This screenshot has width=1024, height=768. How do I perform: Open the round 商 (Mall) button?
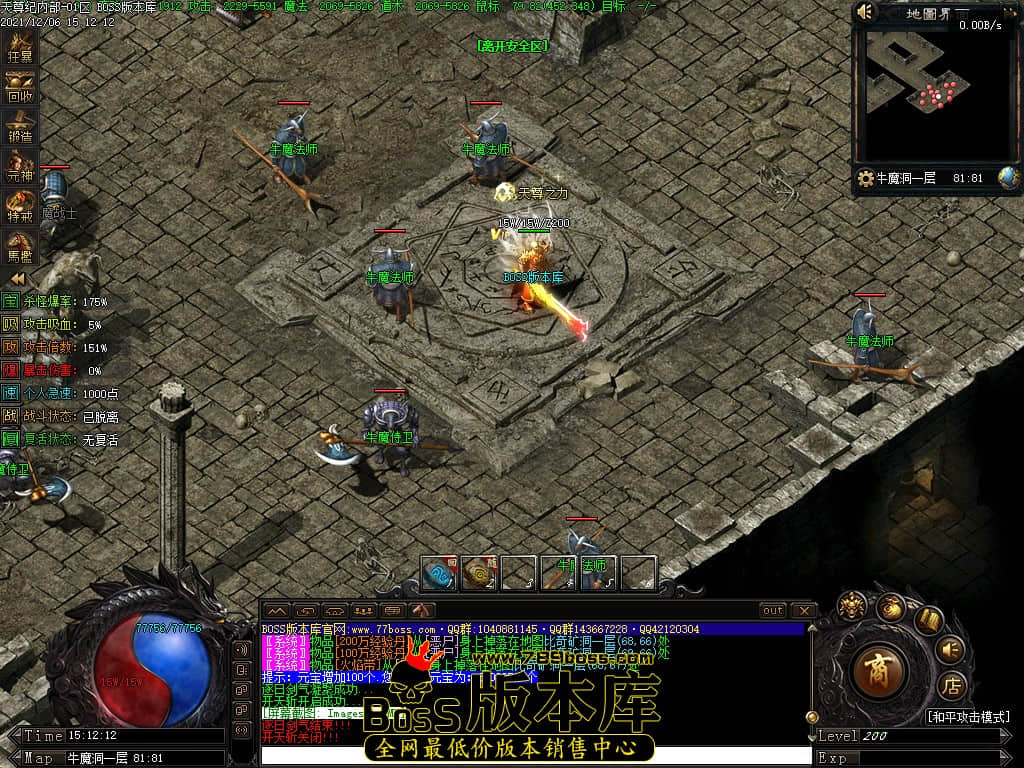[x=881, y=672]
